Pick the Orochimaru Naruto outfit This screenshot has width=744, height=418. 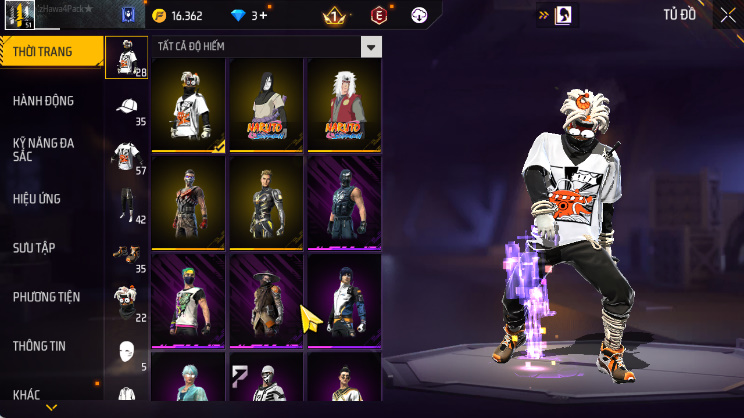point(266,105)
